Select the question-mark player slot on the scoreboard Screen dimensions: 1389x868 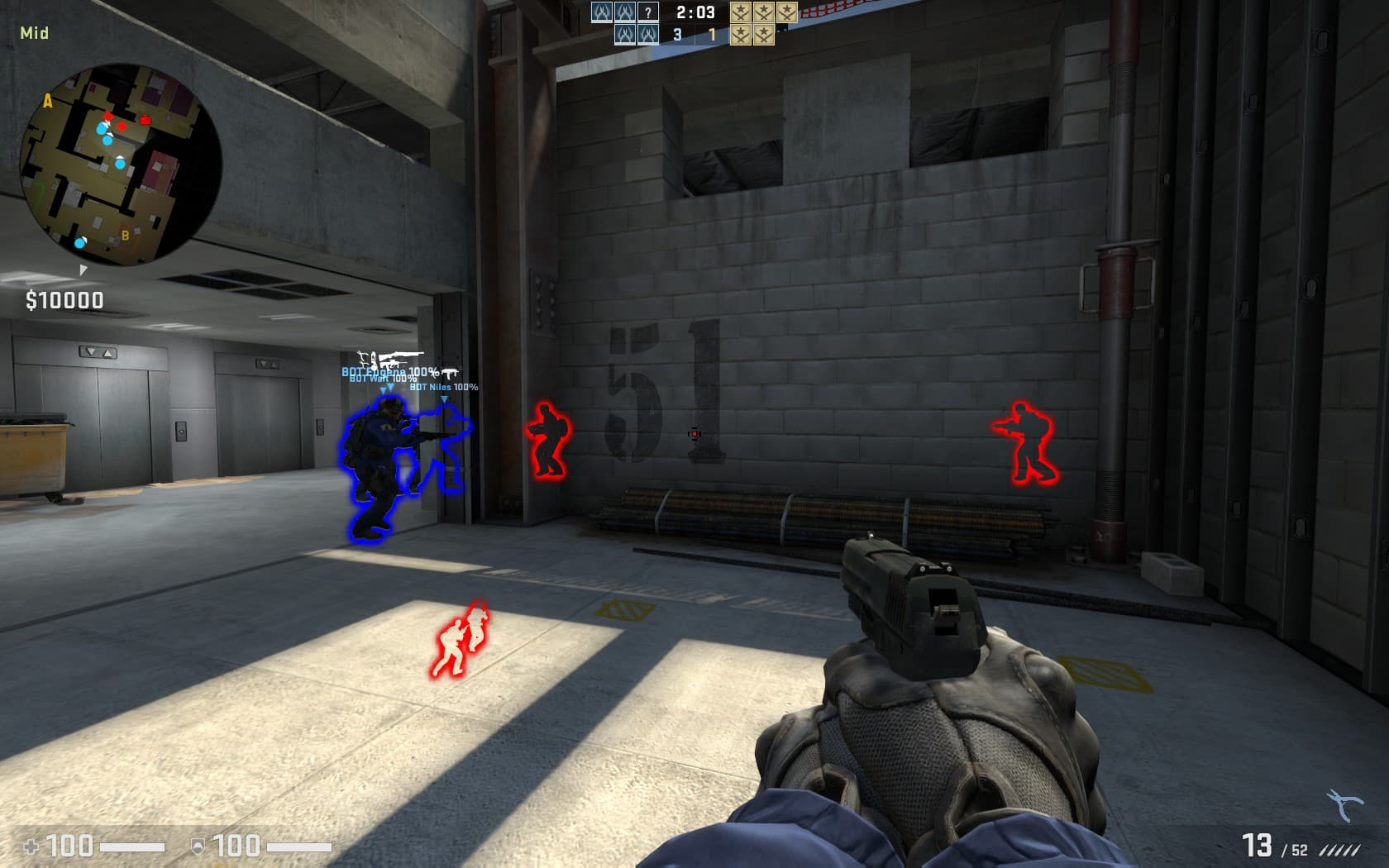[x=648, y=12]
